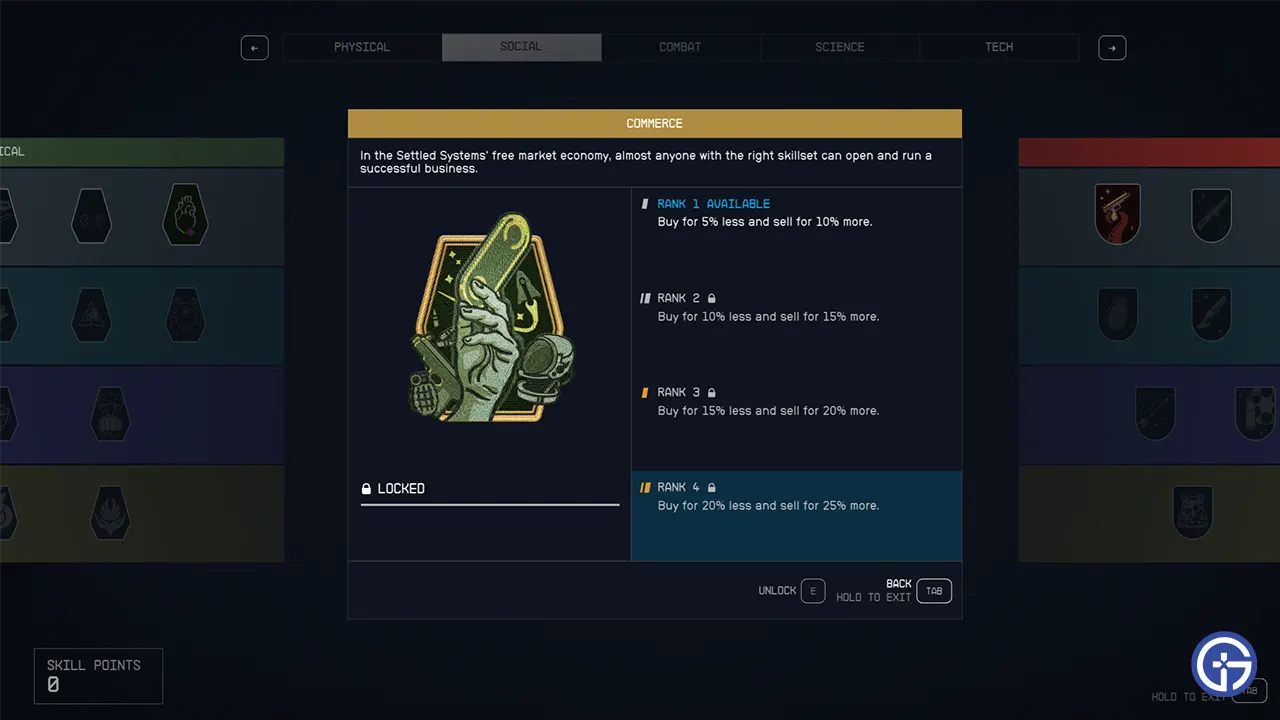Viewport: 1280px width, 720px height.
Task: Highlight the Rank 4 Commerce entry
Action: (796, 496)
